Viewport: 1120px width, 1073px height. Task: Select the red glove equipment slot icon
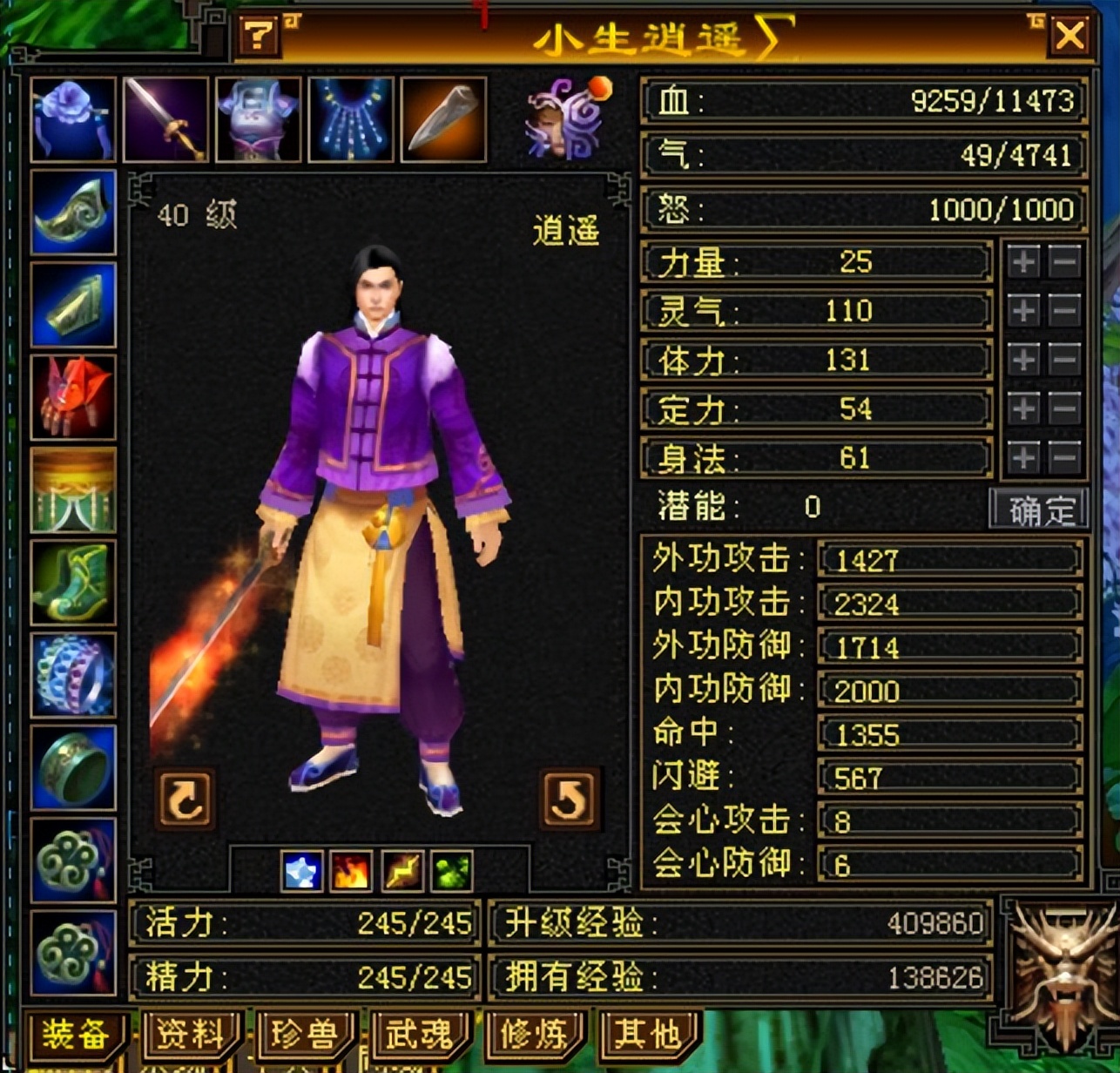click(71, 396)
